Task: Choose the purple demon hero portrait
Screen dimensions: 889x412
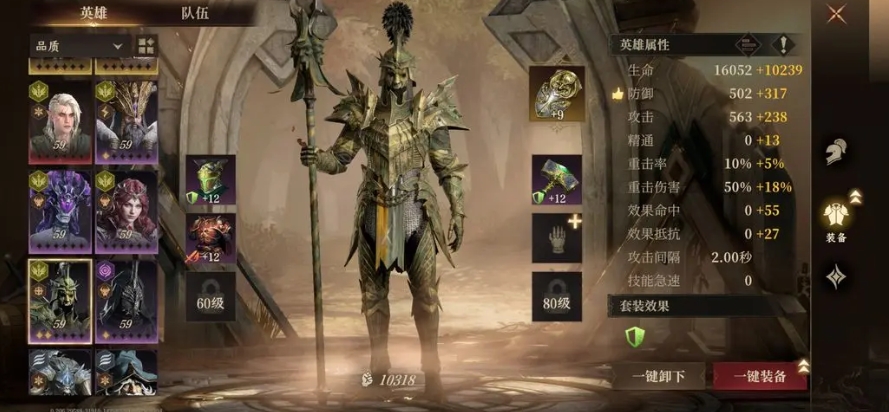Action: coord(61,211)
